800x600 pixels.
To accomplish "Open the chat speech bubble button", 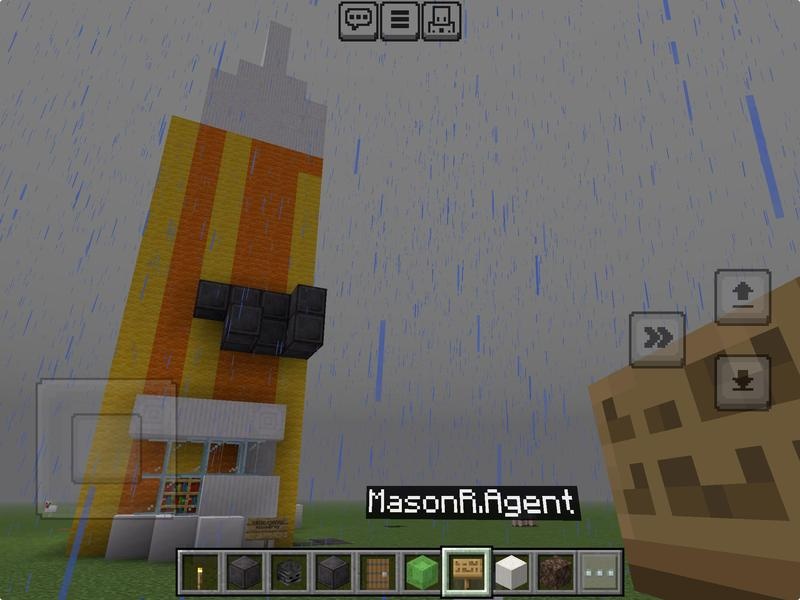I will coord(358,20).
